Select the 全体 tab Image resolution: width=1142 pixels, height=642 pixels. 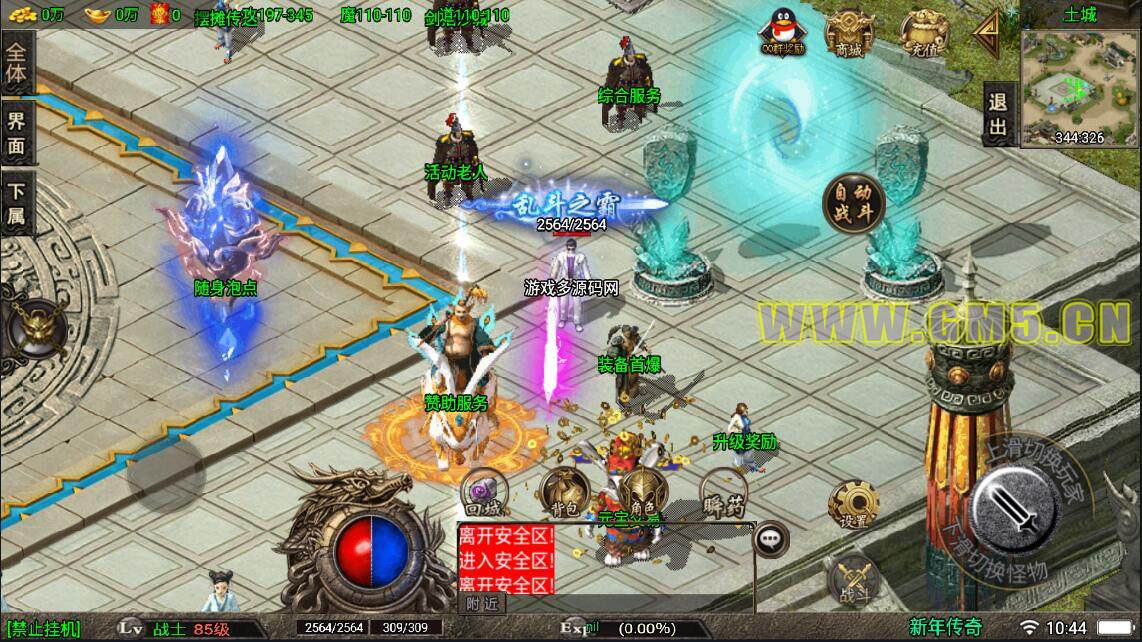(18, 63)
